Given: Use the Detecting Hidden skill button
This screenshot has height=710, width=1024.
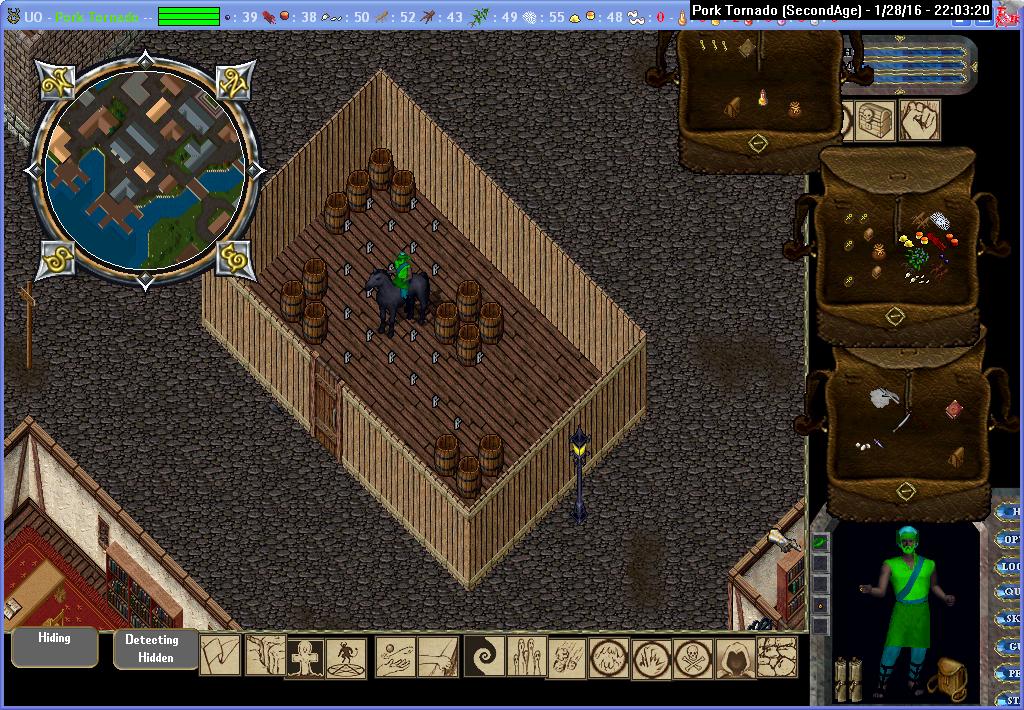Looking at the screenshot, I should [x=151, y=648].
